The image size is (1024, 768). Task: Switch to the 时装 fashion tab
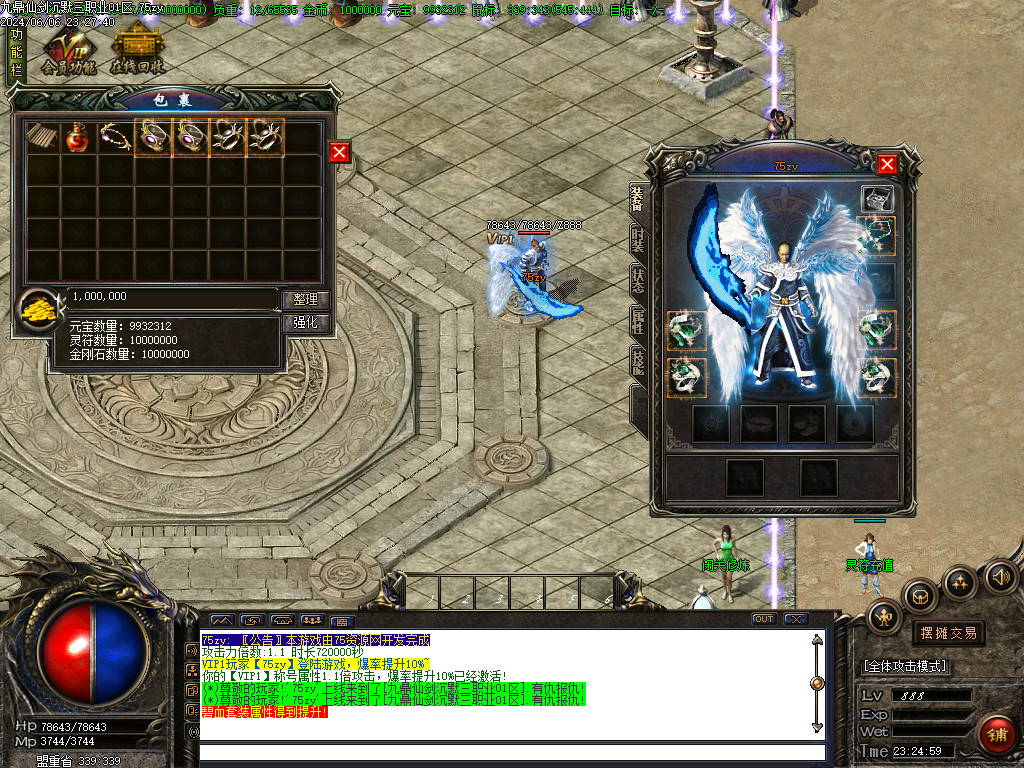click(637, 241)
